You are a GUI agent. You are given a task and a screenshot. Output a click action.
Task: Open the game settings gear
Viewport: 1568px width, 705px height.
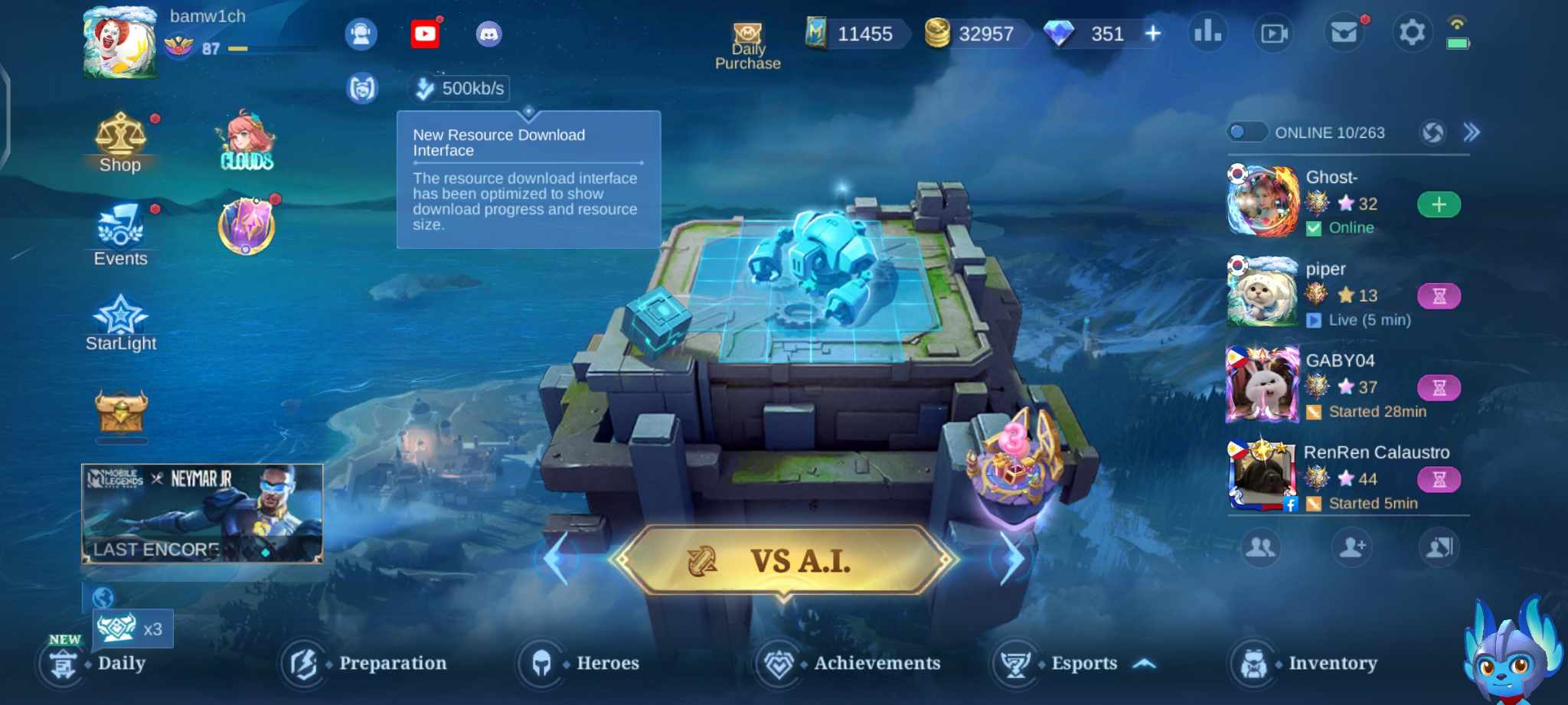(1413, 34)
